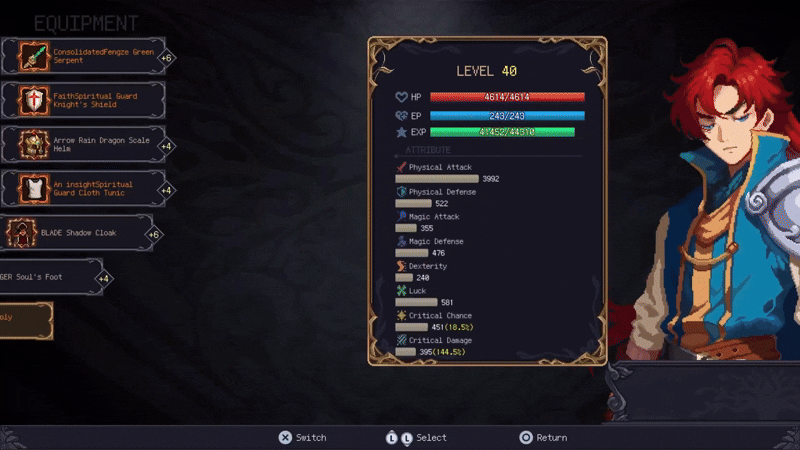
Task: Pick the BLADE Shadow Cloak equipment row
Action: click(85, 233)
